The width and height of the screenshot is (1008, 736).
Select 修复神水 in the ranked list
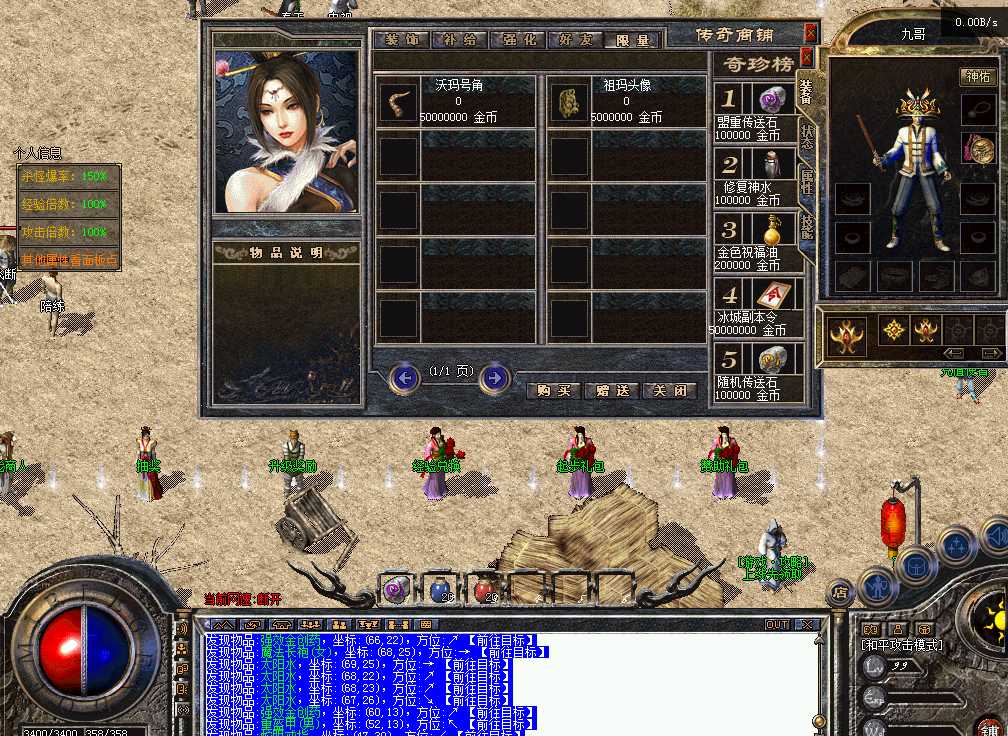(x=758, y=177)
